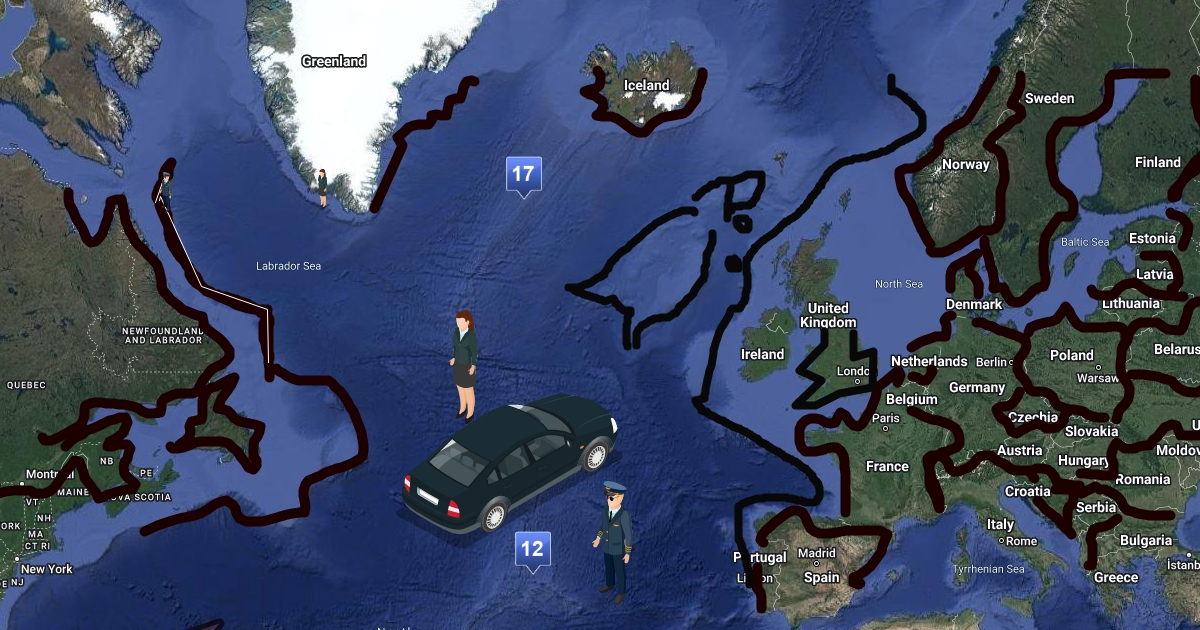Select the map marker numbered 12

pos(531,549)
